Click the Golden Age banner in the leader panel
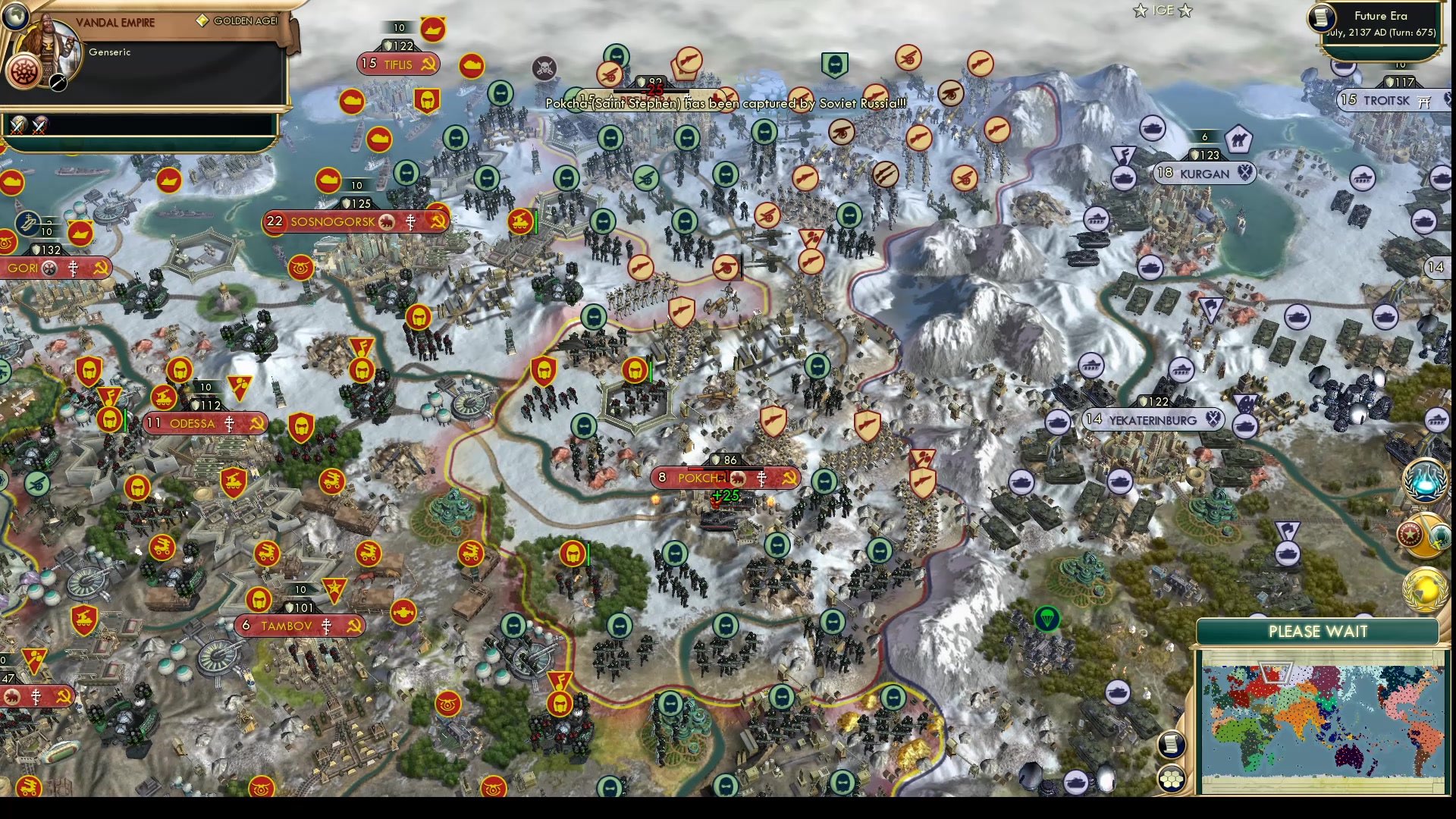The image size is (1456, 819). pos(239,19)
